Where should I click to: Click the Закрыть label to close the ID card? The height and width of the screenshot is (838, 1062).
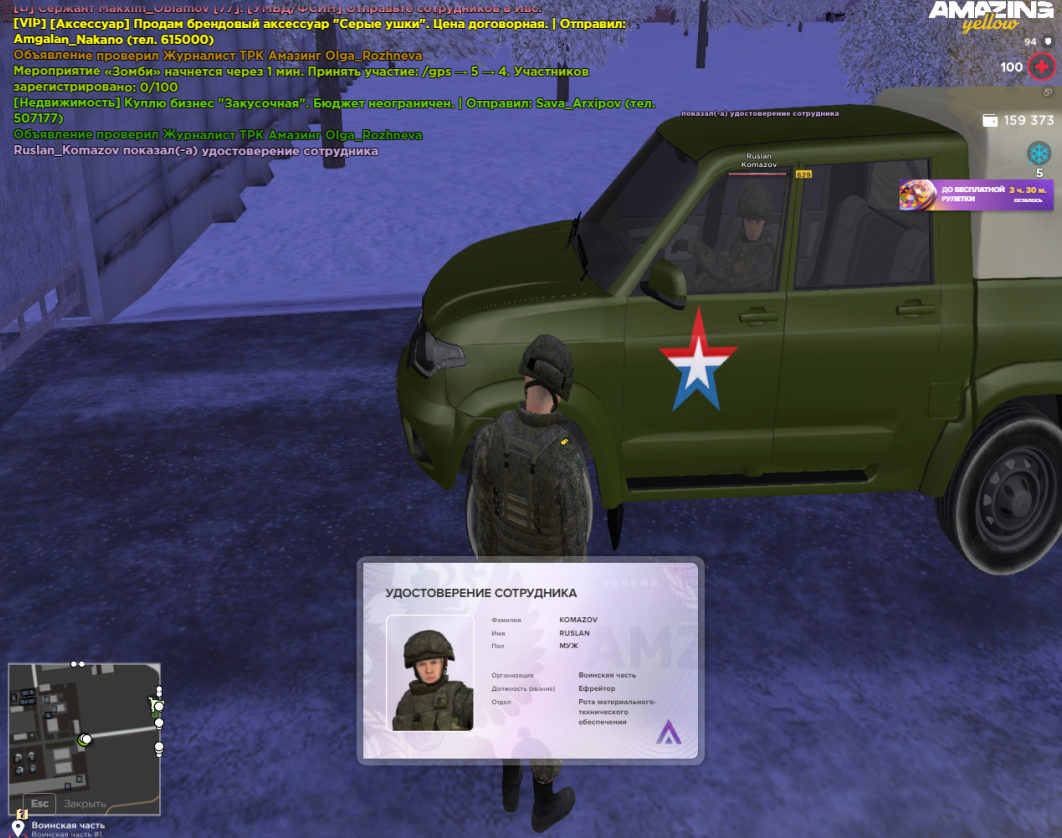click(x=85, y=803)
